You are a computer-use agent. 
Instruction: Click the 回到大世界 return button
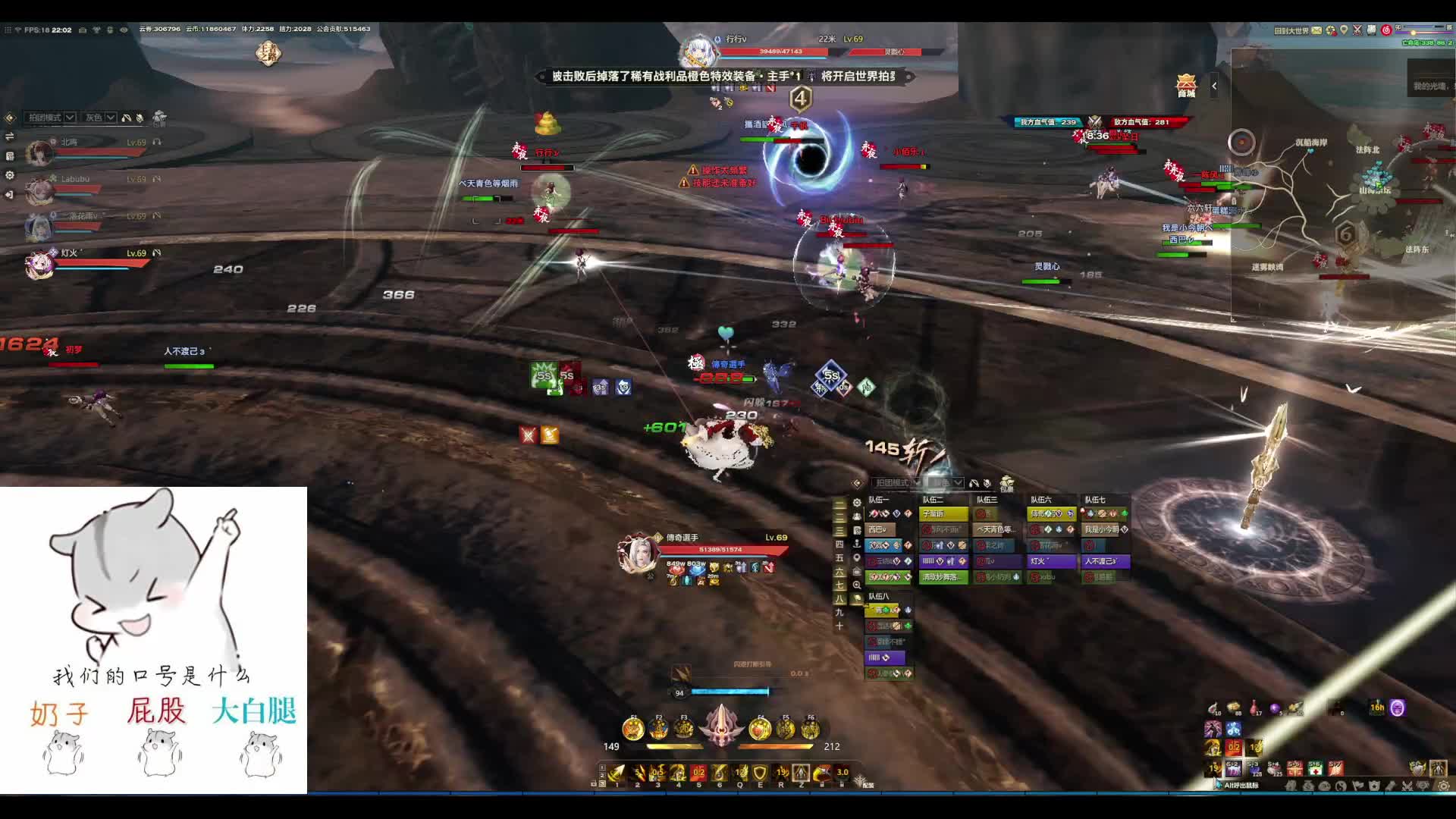pyautogui.click(x=1291, y=30)
